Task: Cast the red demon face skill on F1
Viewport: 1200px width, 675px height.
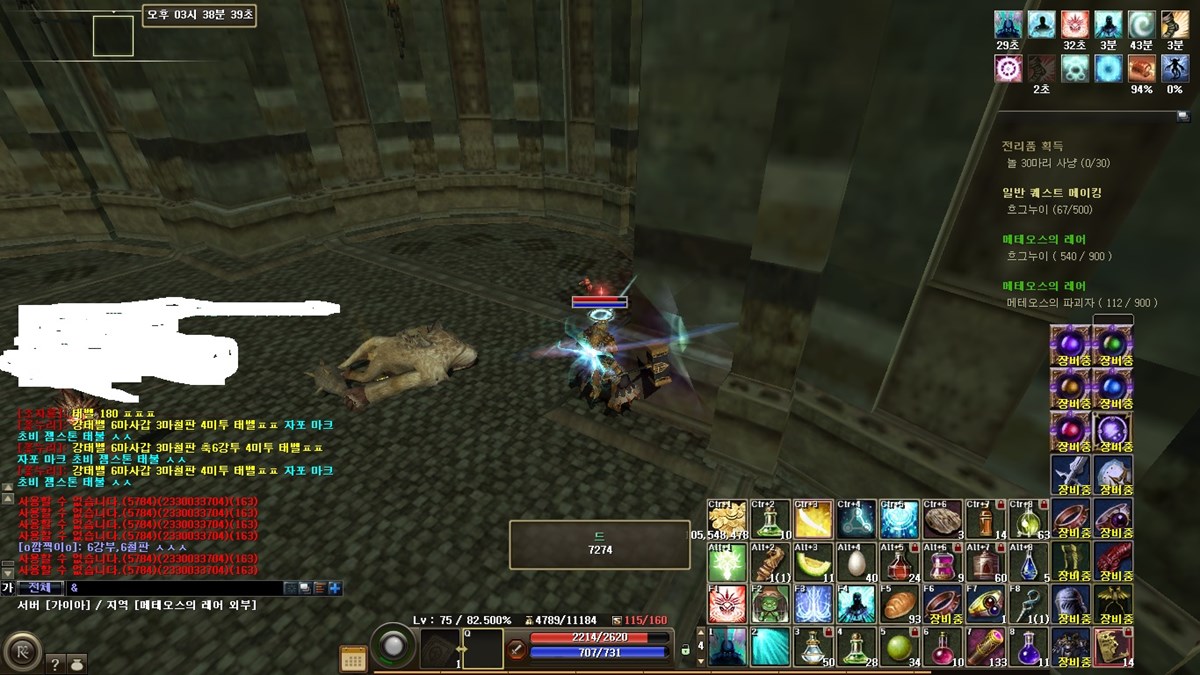Action: click(x=726, y=605)
